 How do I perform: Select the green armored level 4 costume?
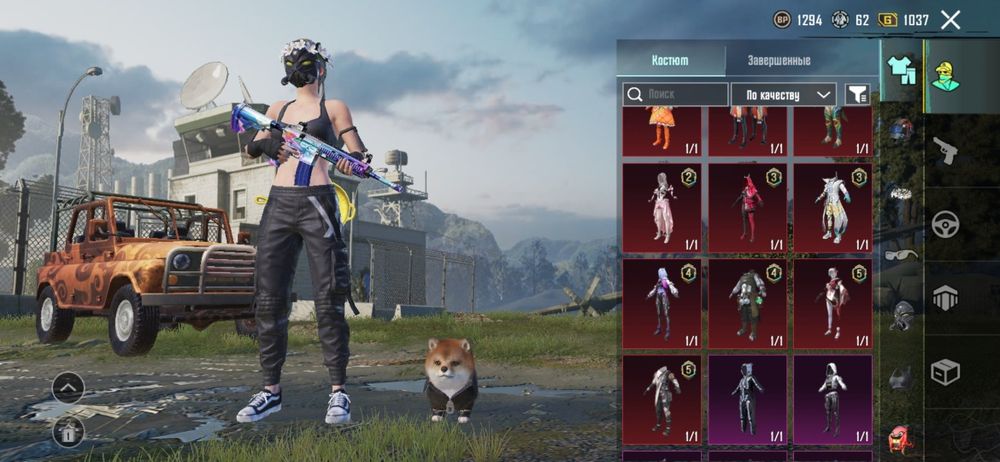pyautogui.click(x=747, y=303)
